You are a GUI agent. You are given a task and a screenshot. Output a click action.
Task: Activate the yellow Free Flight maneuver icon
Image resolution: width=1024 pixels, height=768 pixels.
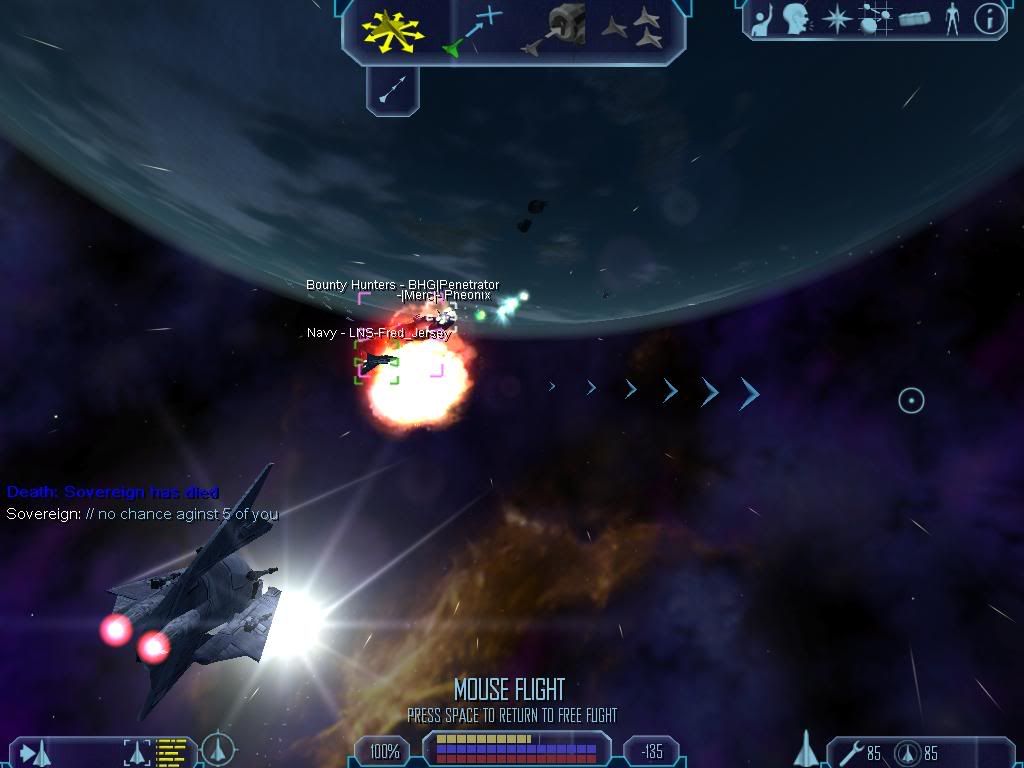click(393, 30)
